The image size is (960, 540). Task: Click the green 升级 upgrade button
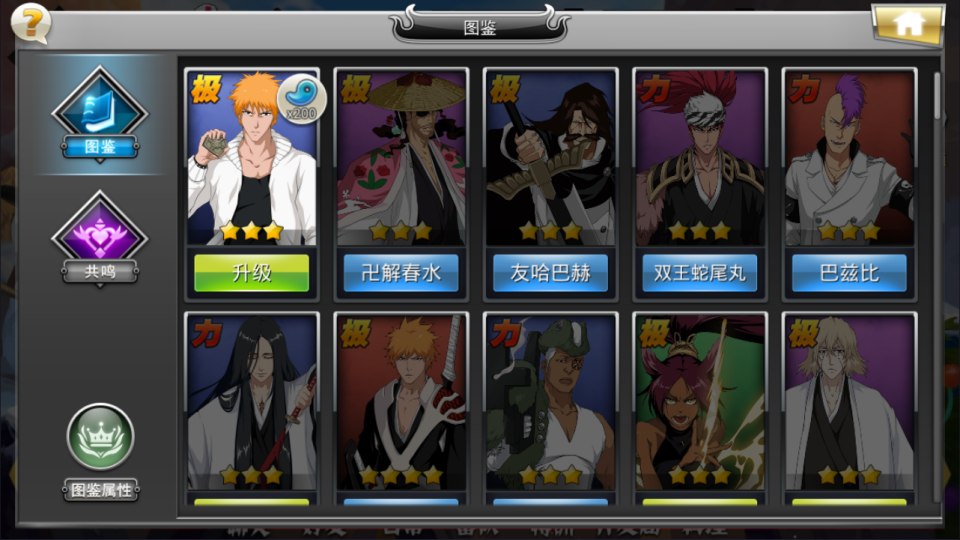tap(251, 272)
